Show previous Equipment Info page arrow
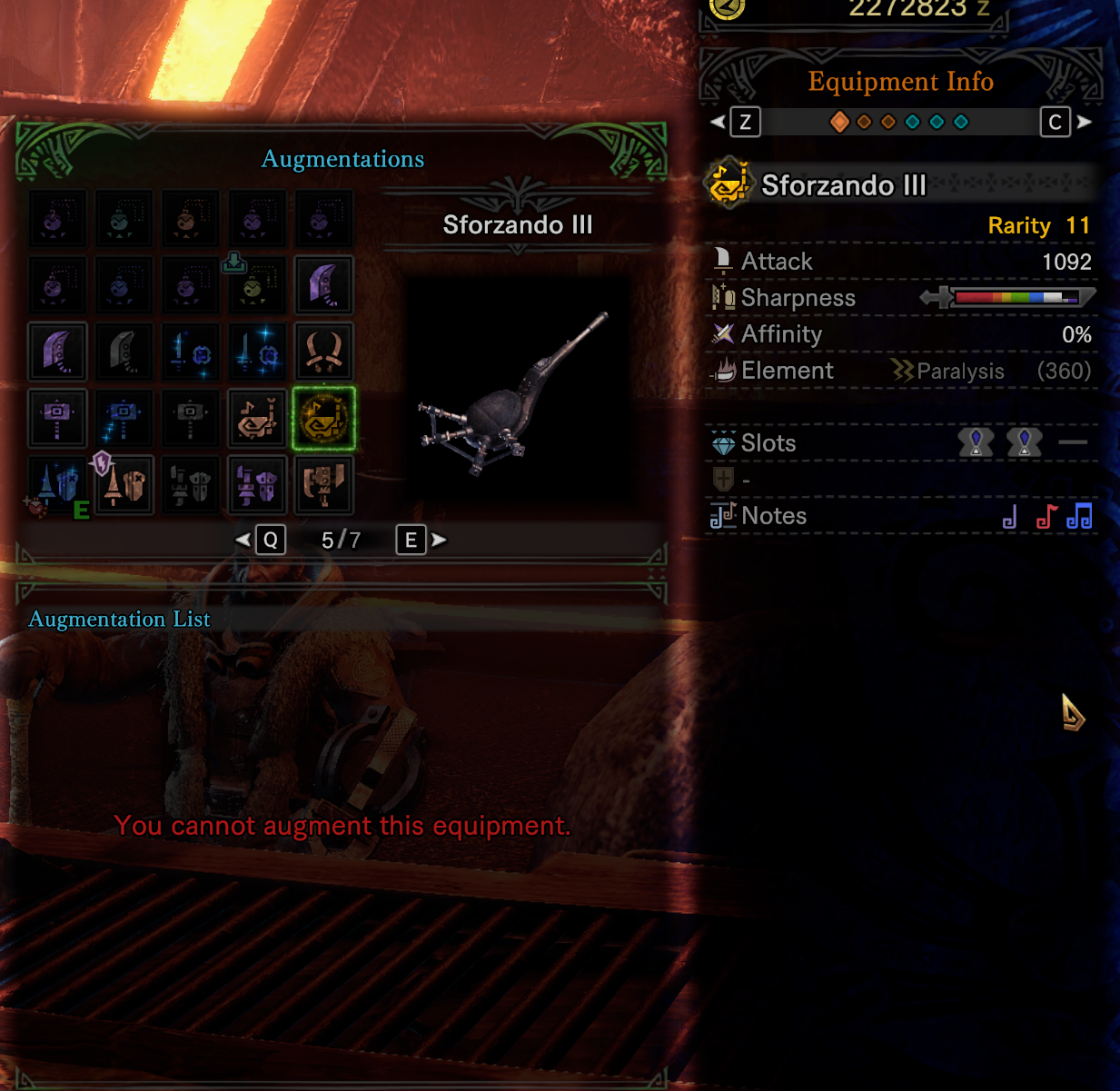The width and height of the screenshot is (1120, 1091). [x=718, y=122]
